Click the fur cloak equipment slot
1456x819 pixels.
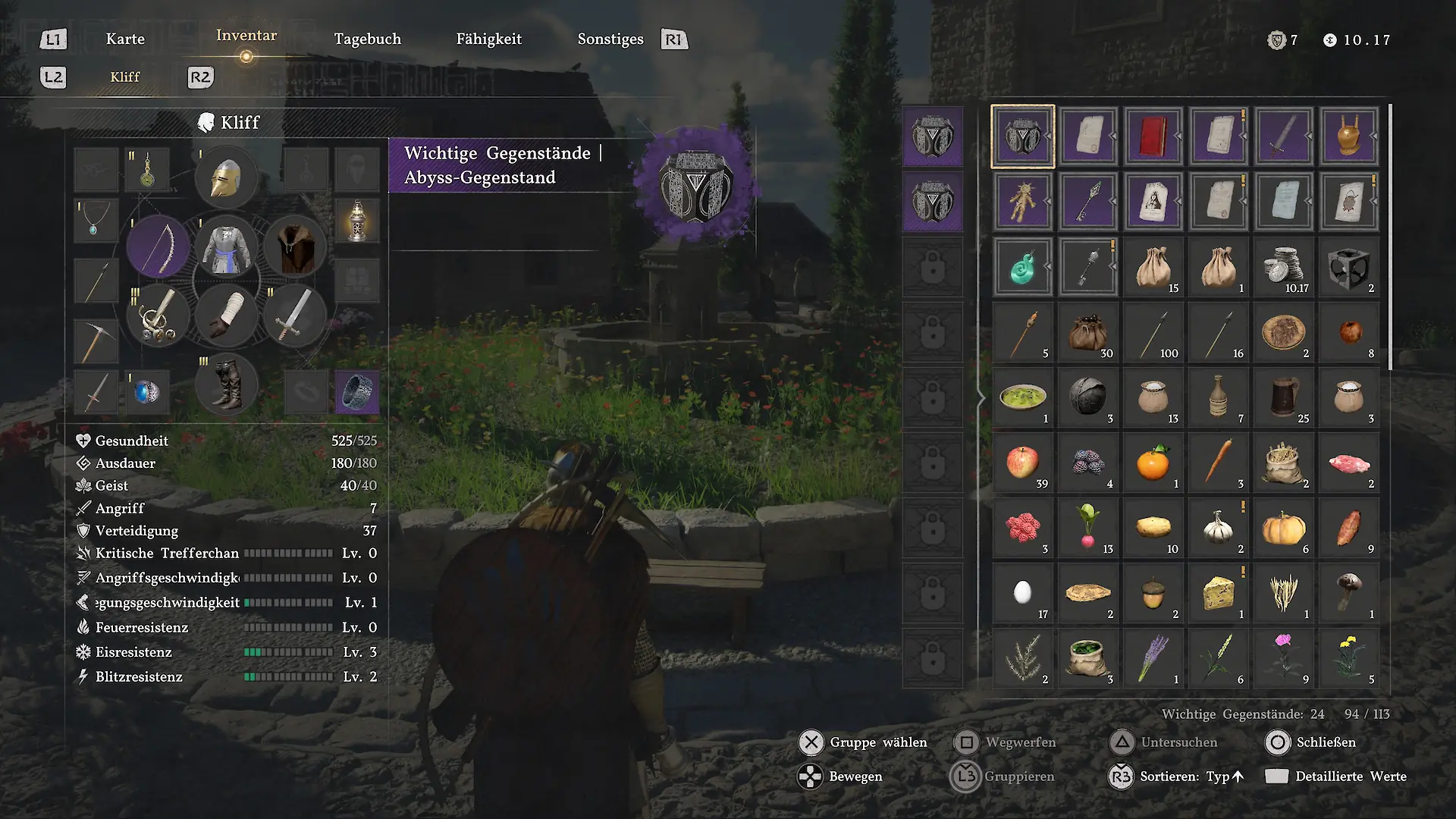click(x=295, y=247)
